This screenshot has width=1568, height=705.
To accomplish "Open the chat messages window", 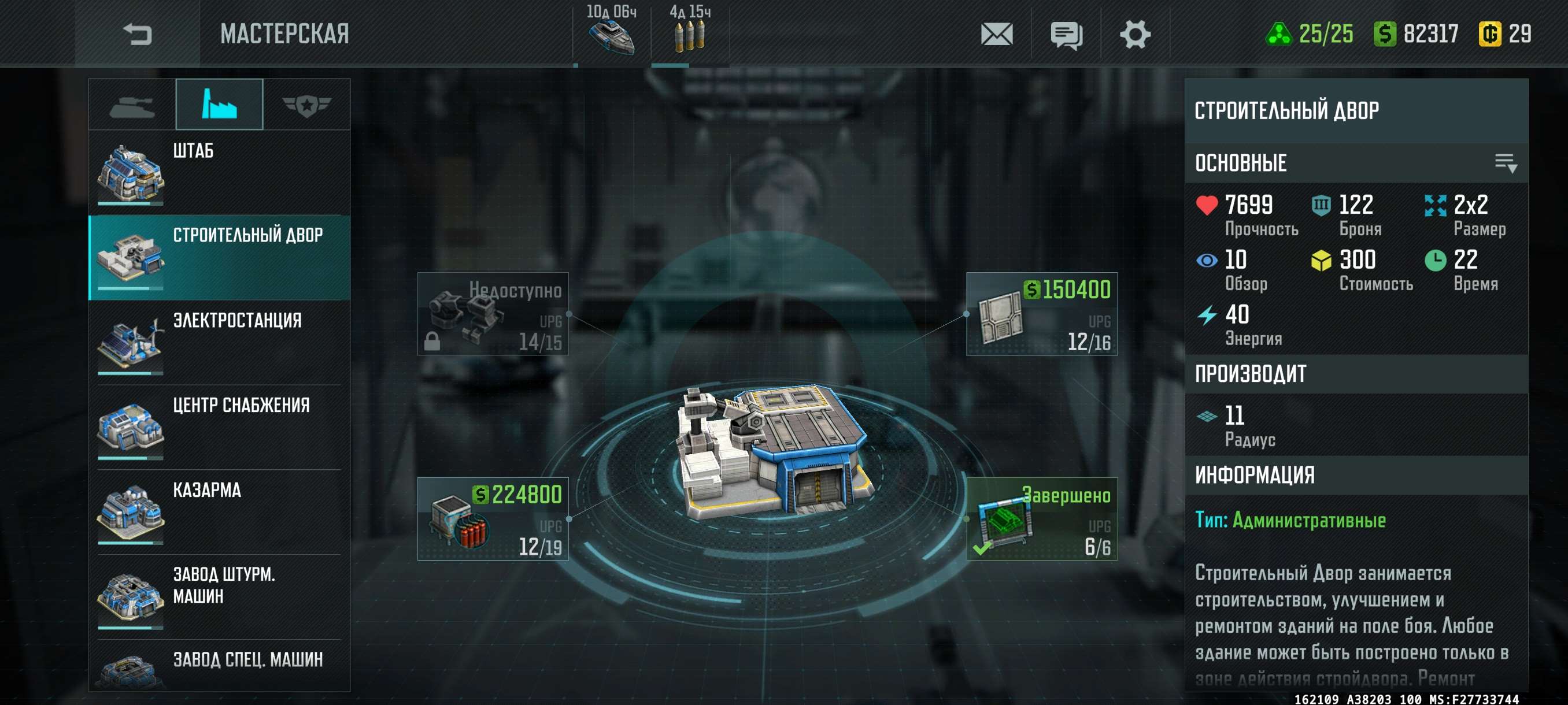I will tap(1066, 35).
